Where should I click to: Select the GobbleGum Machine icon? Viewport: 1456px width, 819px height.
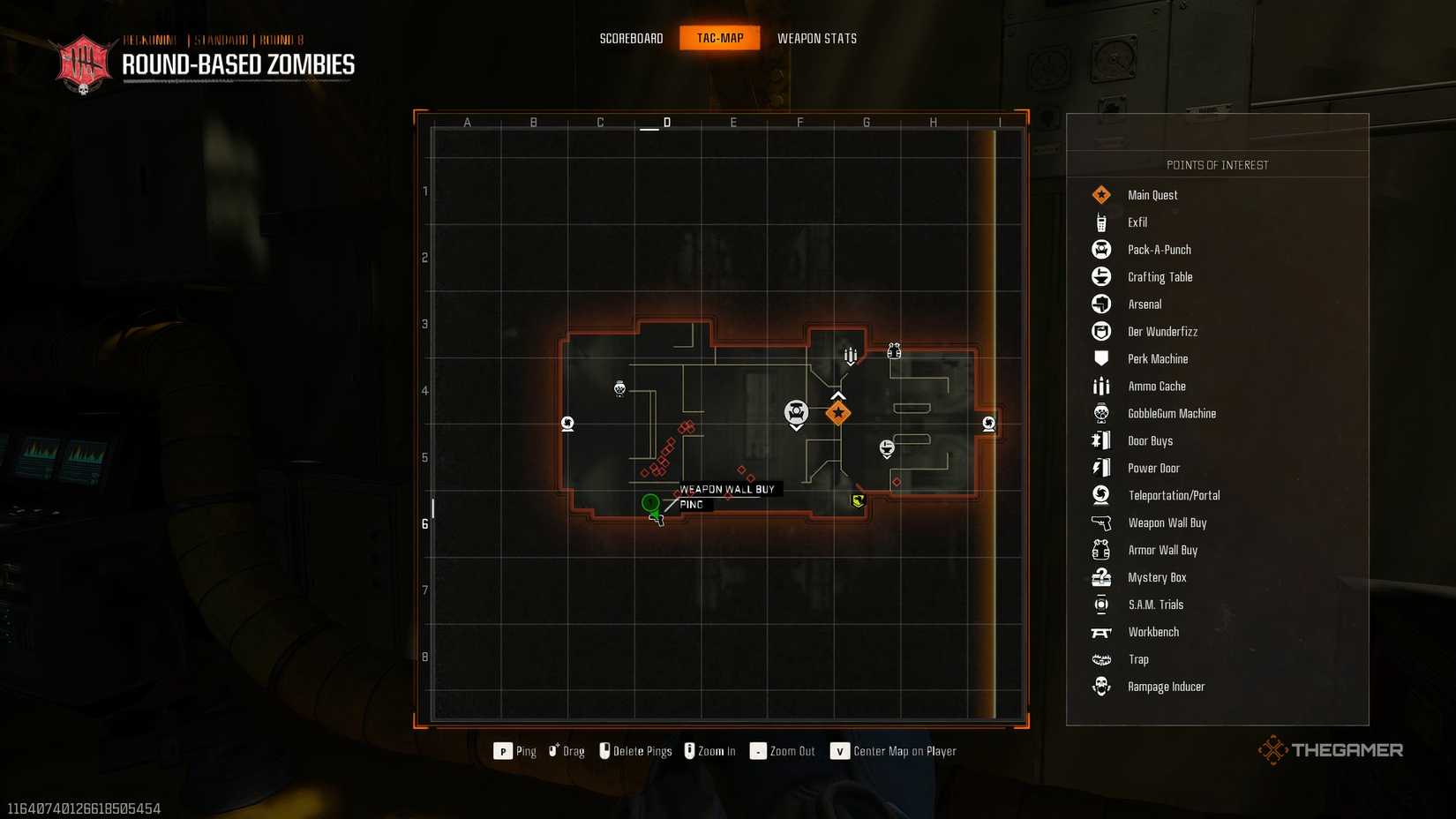(1101, 413)
